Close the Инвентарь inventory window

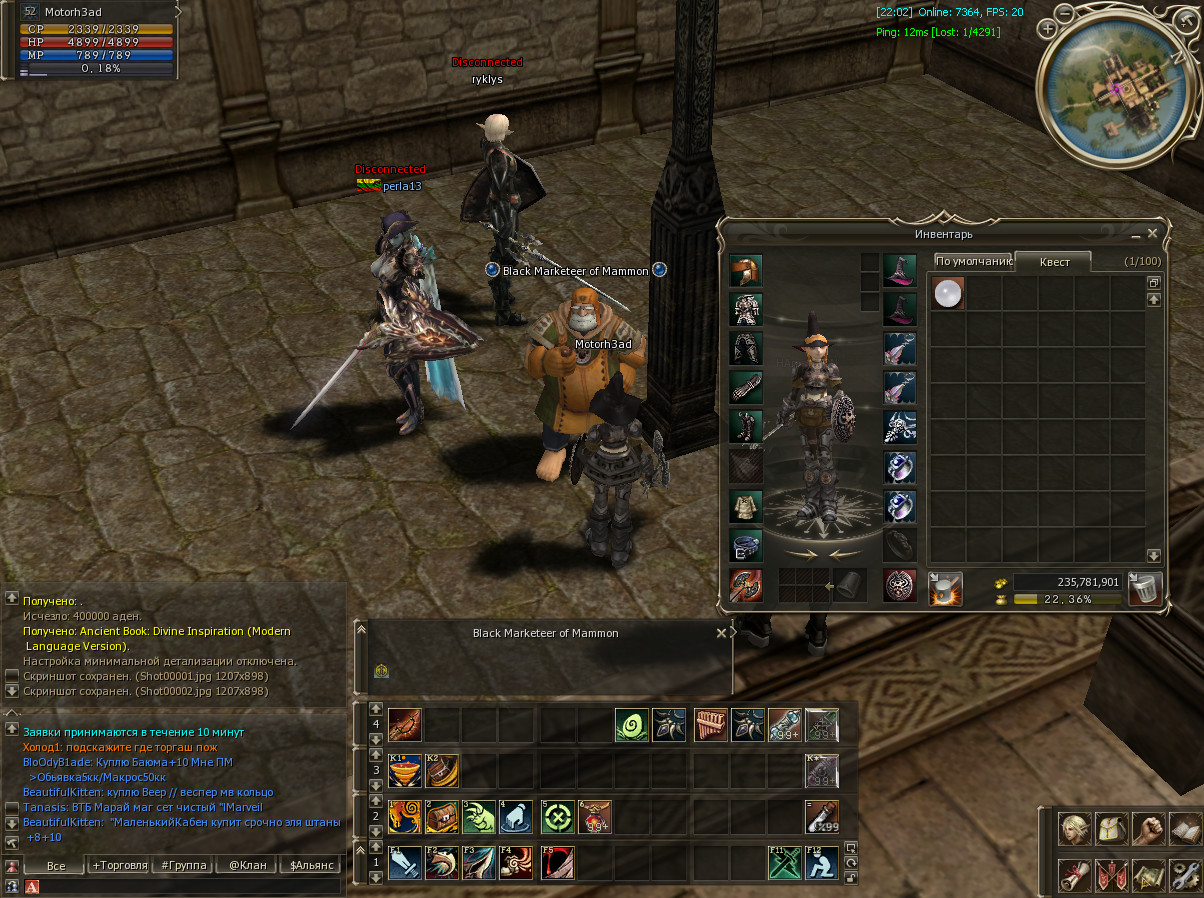coord(1153,234)
